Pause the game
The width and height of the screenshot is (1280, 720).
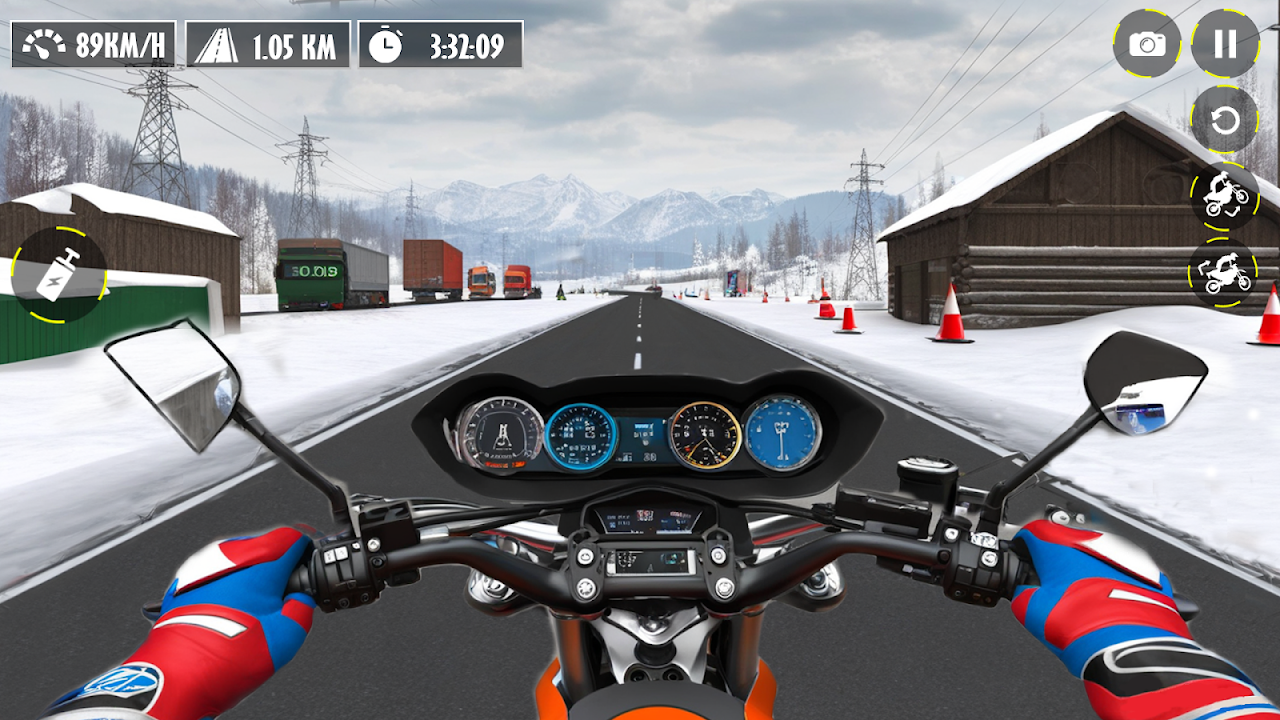1225,44
